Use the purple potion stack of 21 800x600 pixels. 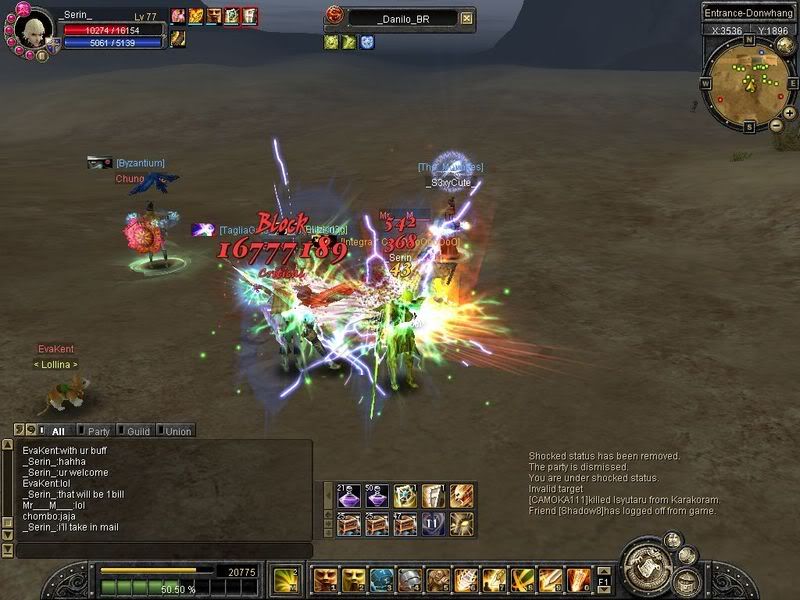349,495
